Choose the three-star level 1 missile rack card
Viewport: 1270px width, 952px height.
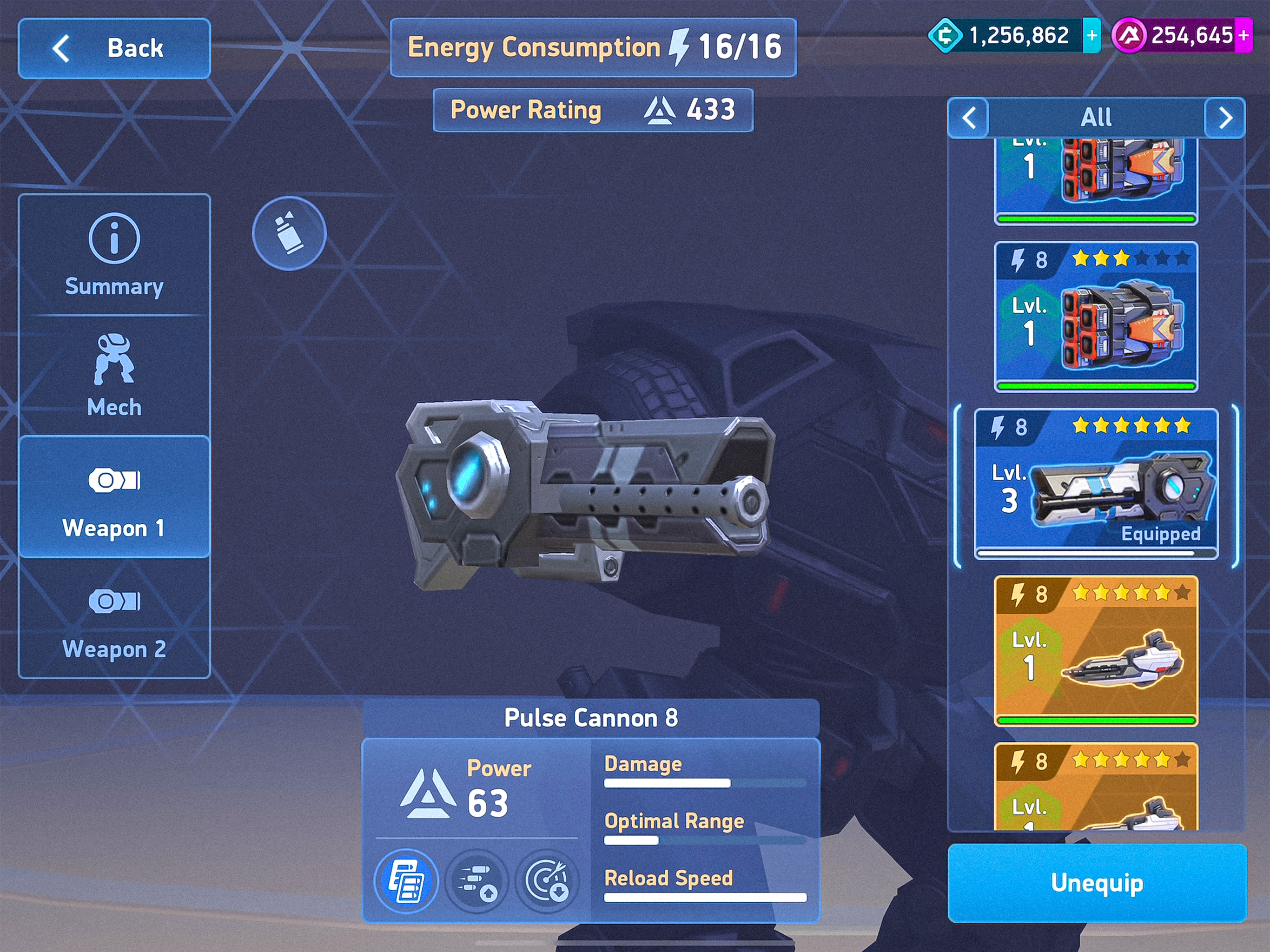(x=1096, y=317)
